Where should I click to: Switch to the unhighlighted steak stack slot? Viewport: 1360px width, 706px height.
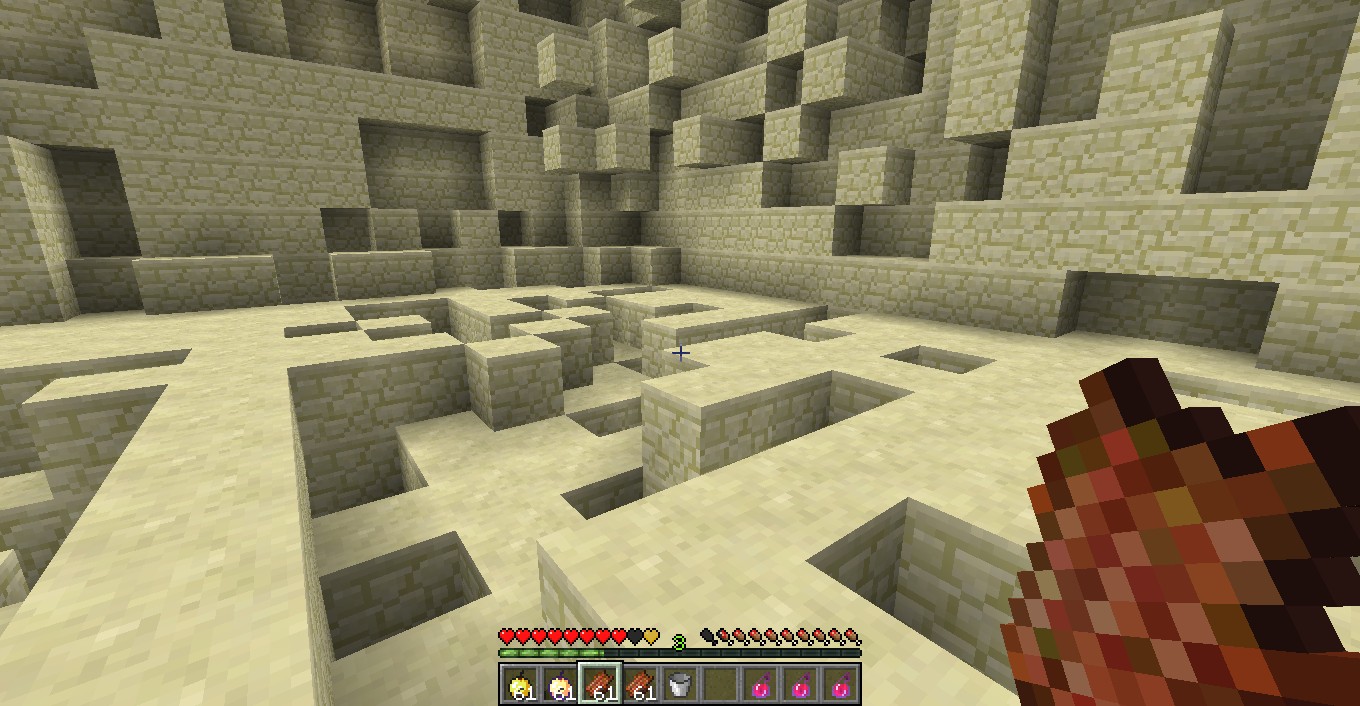tap(641, 685)
